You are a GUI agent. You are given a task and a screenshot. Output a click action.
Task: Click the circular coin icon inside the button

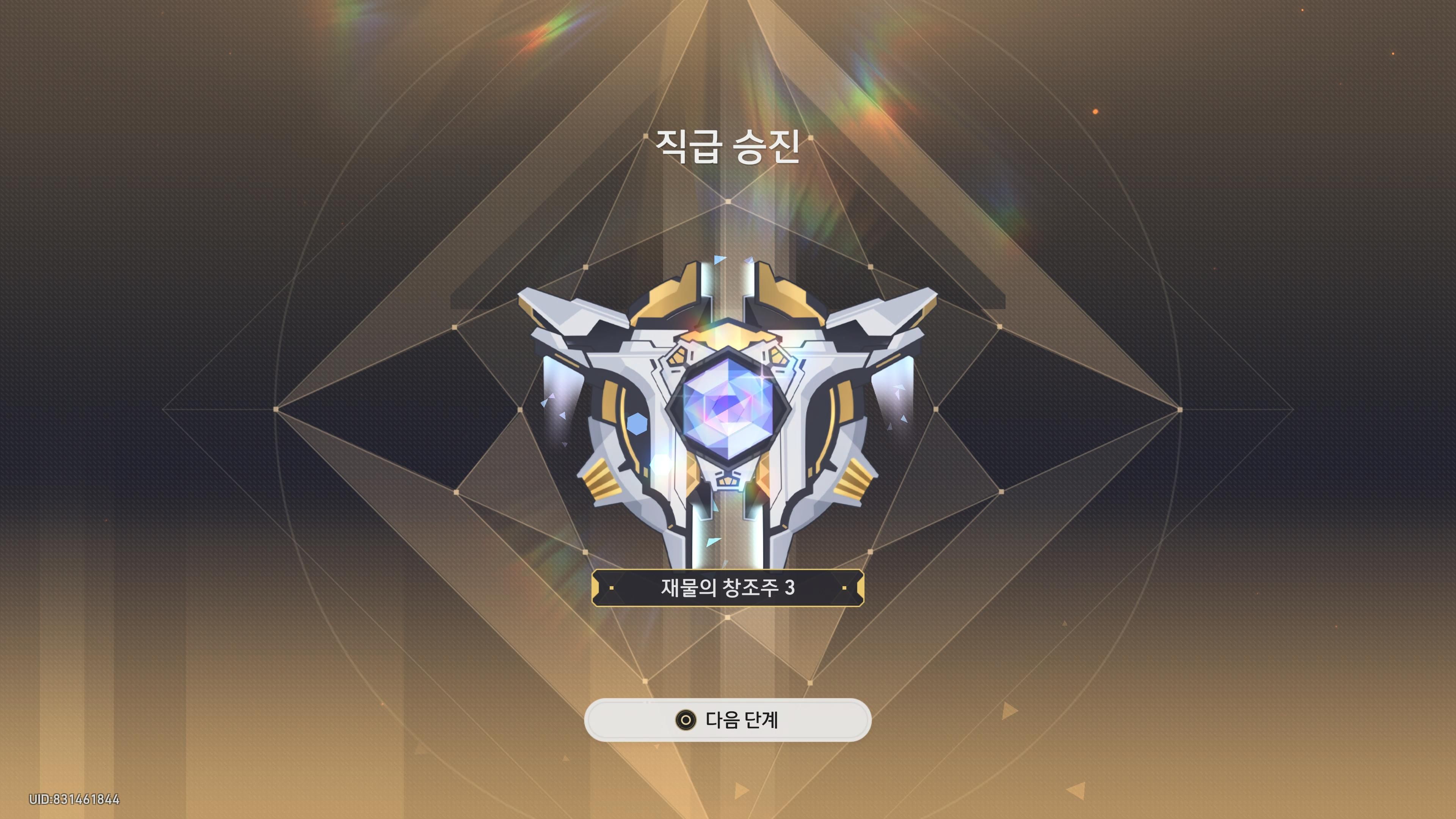(x=687, y=720)
